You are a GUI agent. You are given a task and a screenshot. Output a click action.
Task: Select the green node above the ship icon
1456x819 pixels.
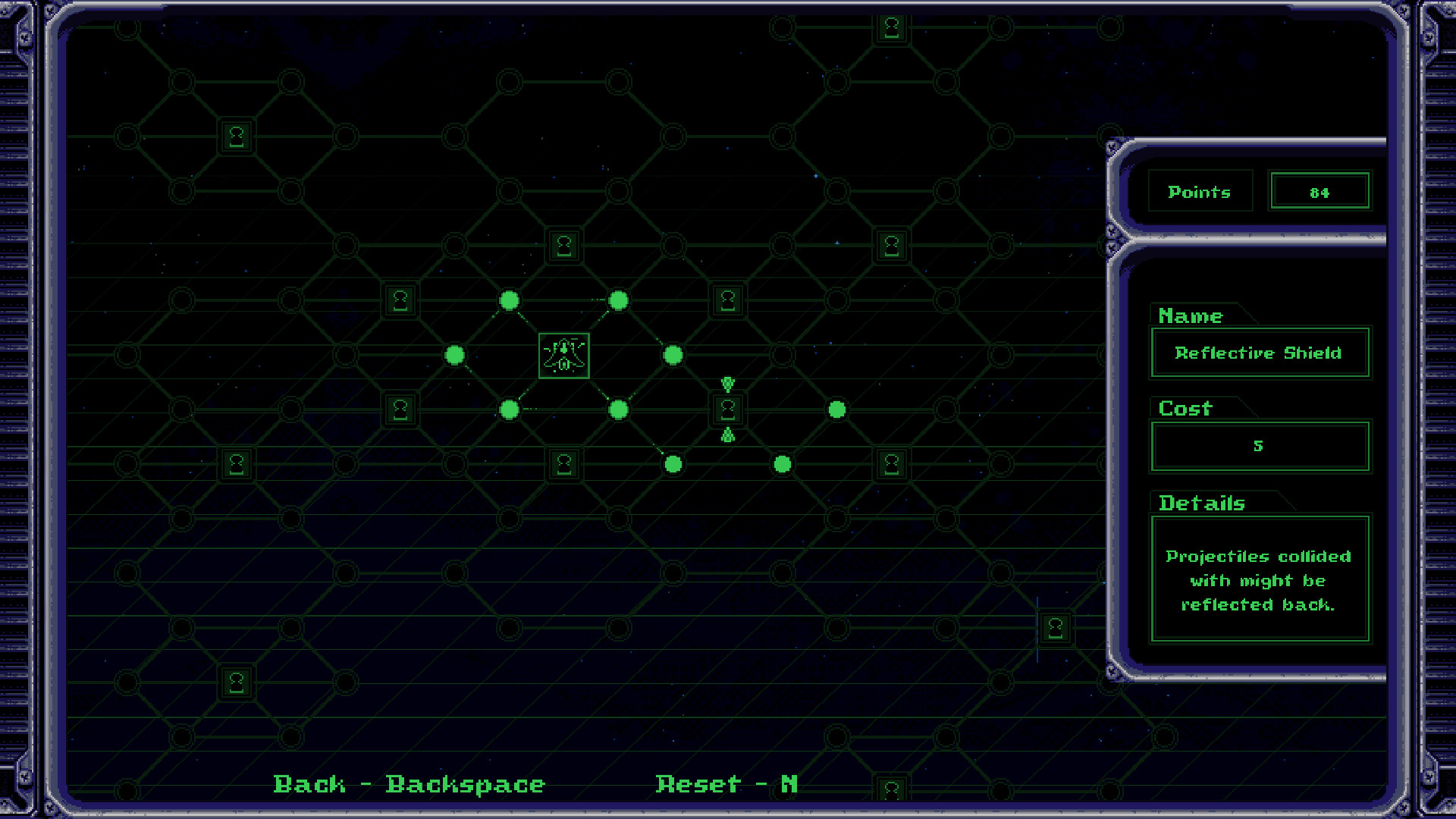point(510,301)
